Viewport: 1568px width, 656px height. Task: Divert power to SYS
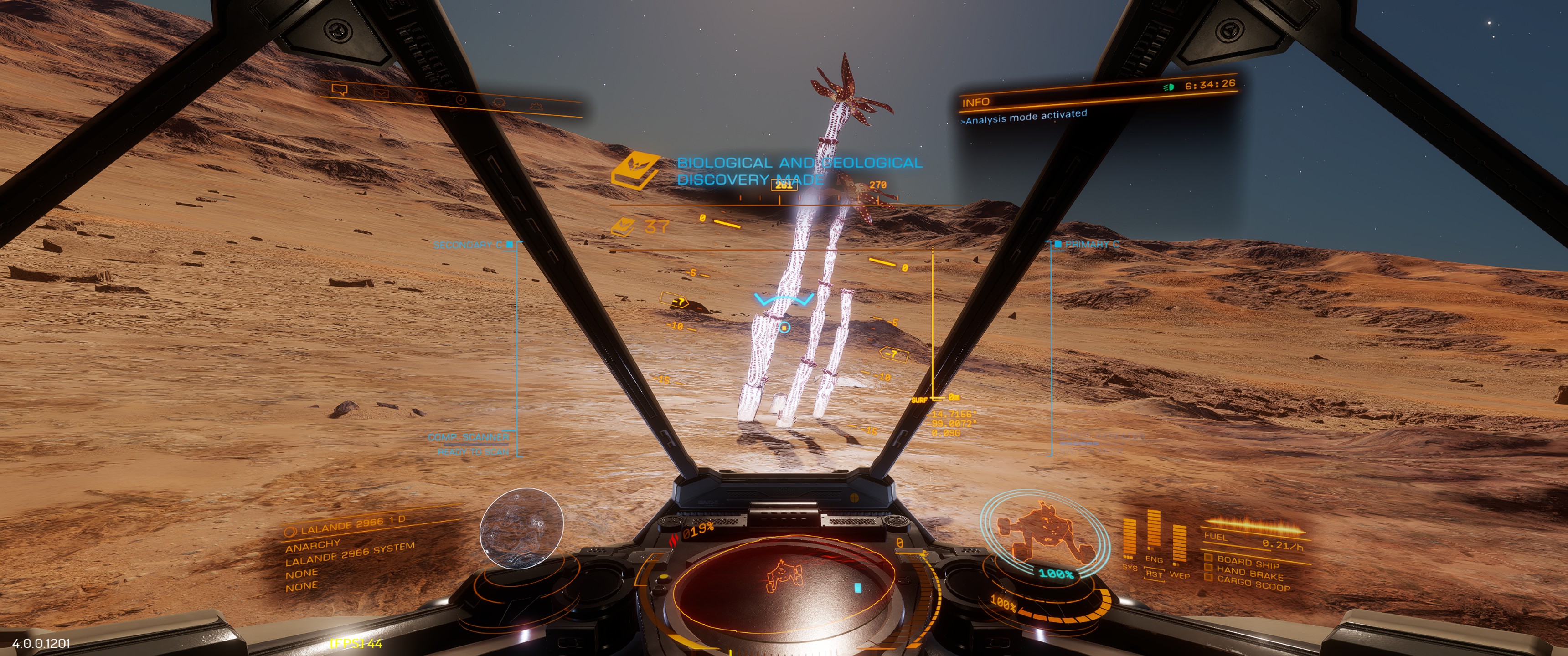1130,567
